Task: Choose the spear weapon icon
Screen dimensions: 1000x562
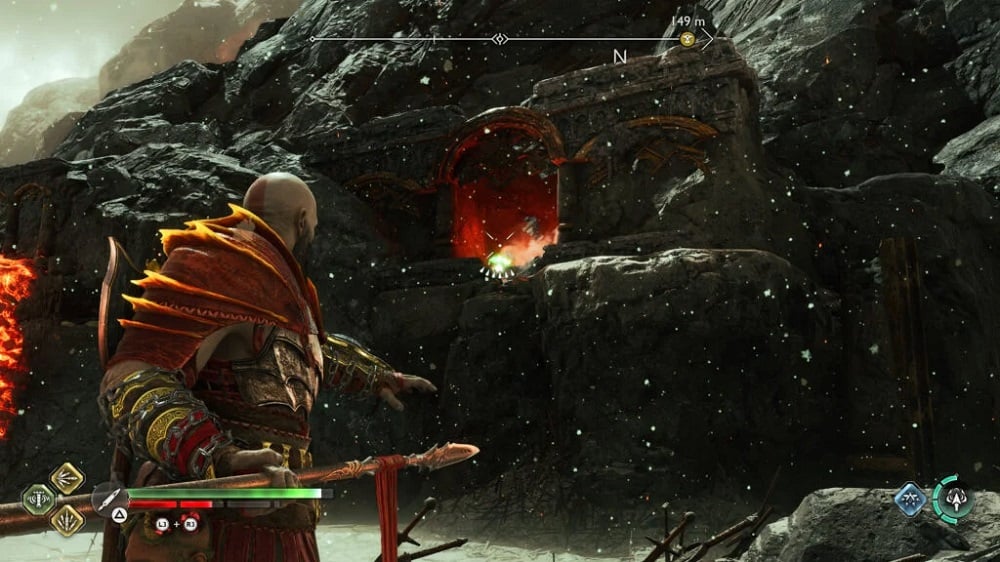Action: (107, 499)
